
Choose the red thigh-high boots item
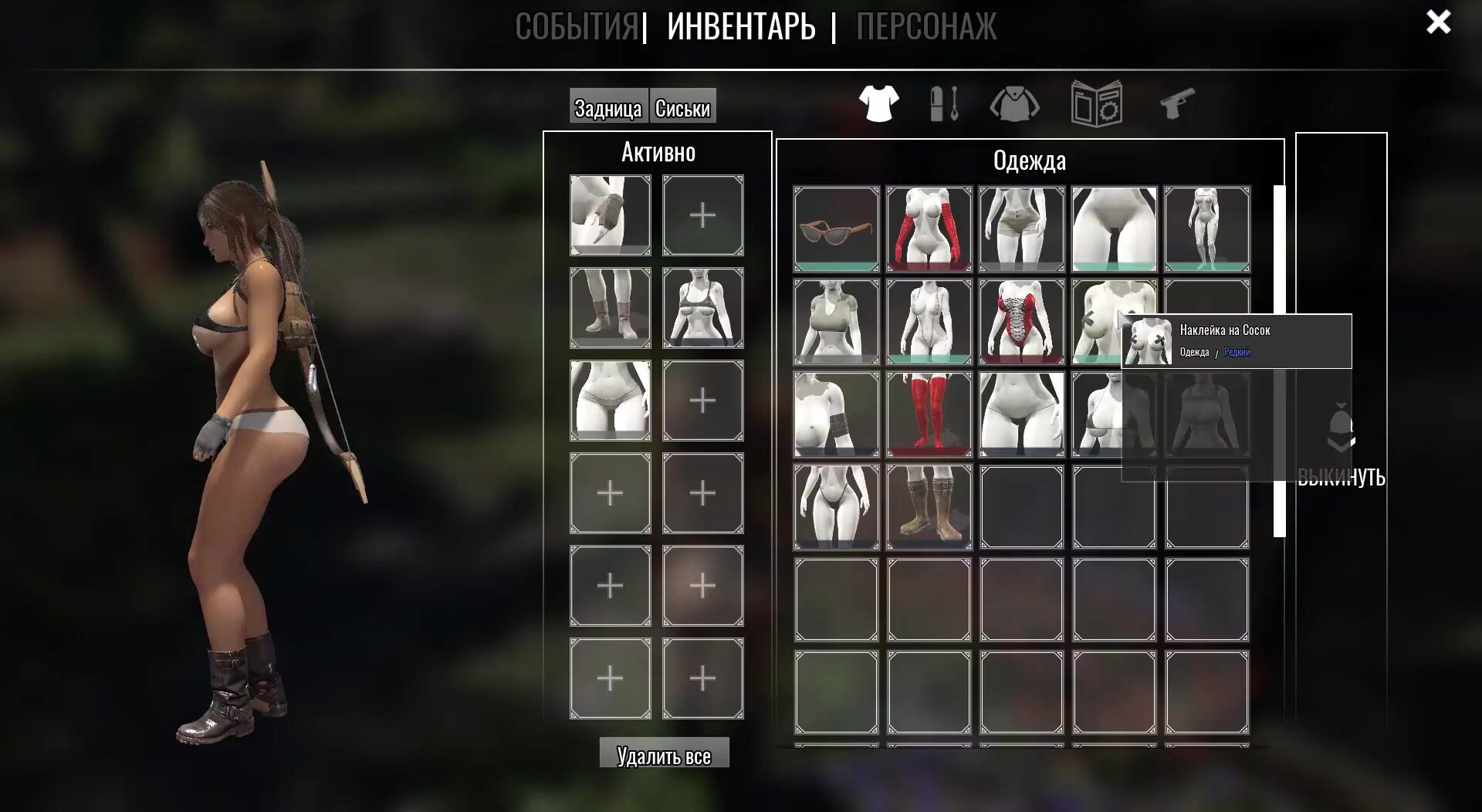pos(929,414)
